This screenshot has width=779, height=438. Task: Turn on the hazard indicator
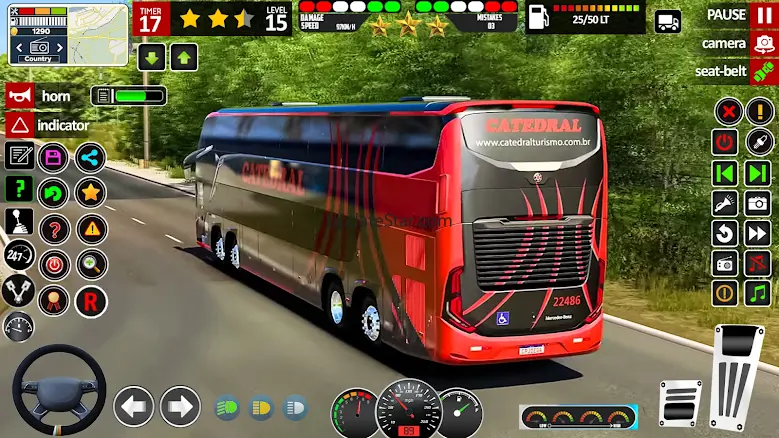[18, 126]
